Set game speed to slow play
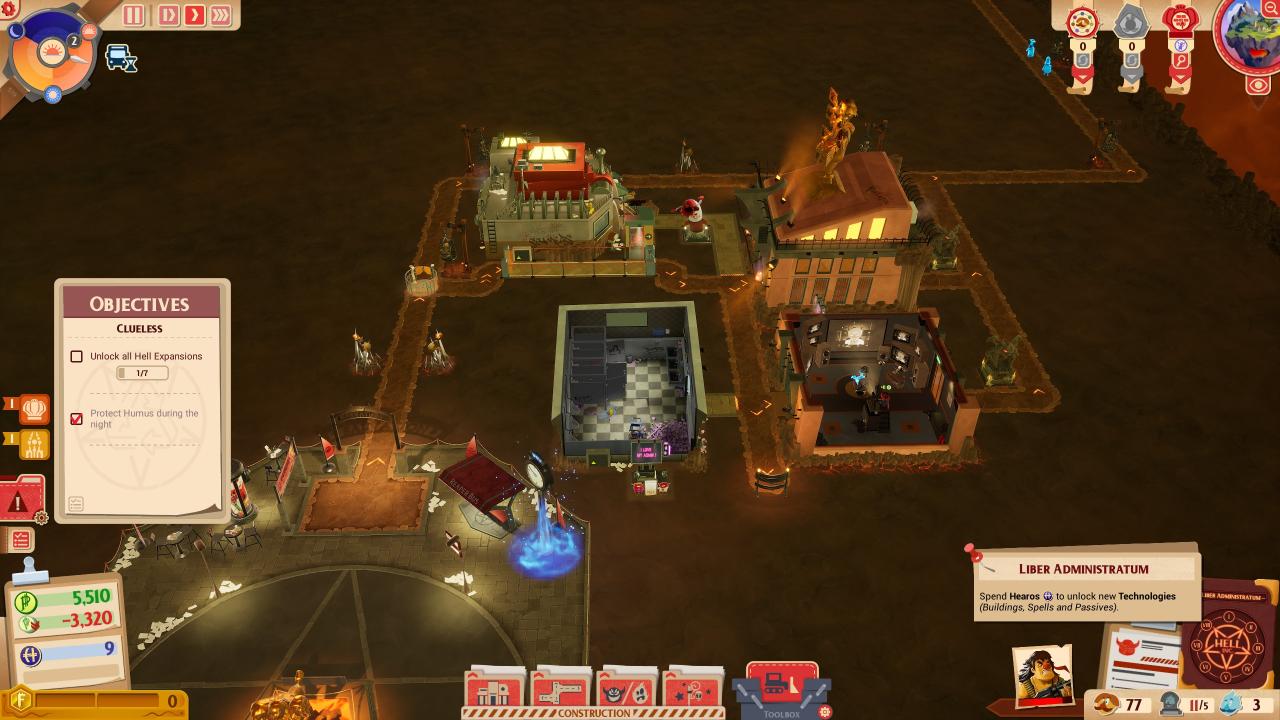1280x720 pixels. pyautogui.click(x=168, y=15)
